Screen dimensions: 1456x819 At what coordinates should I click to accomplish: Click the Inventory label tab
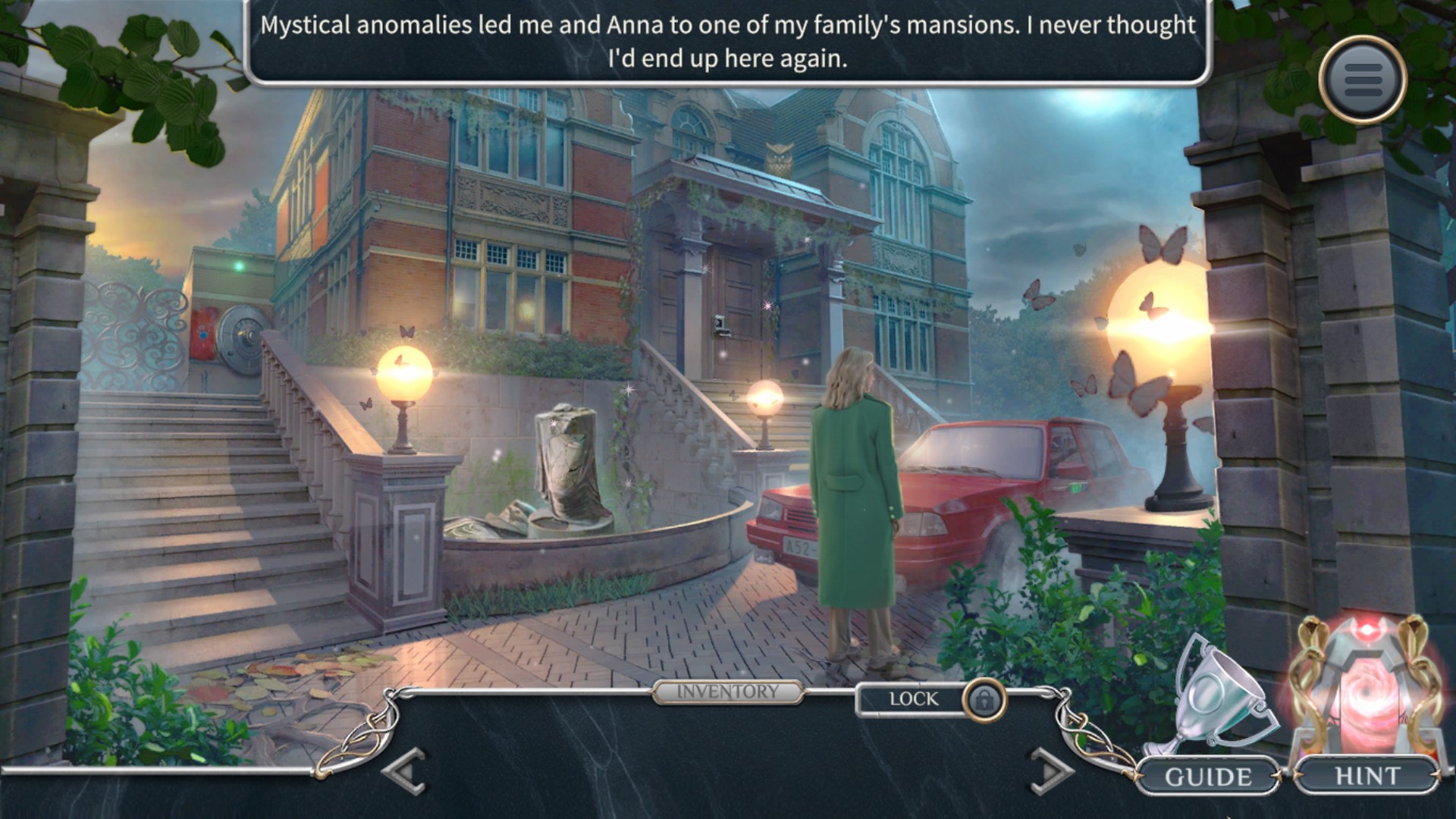coord(727,692)
